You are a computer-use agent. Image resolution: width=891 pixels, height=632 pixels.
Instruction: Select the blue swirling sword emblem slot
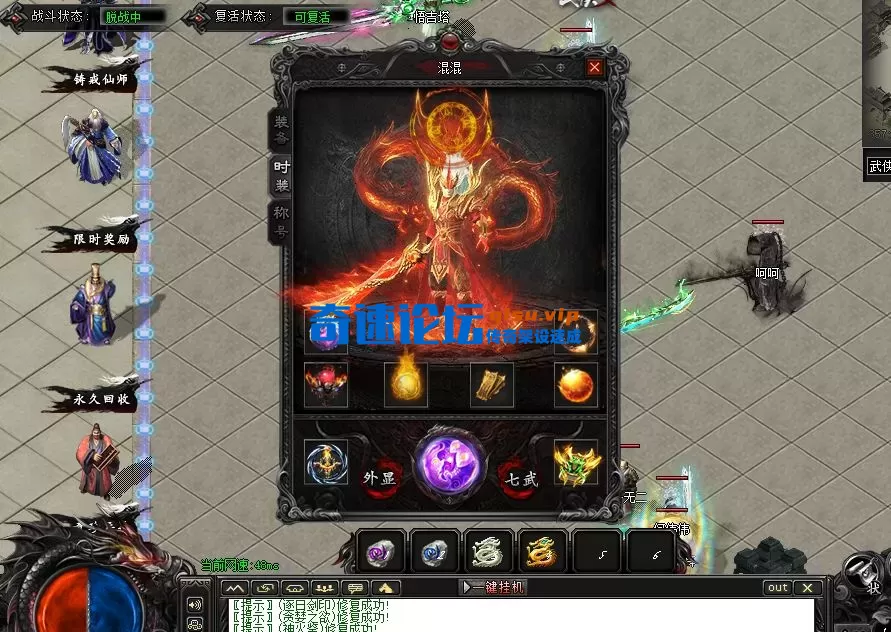(326, 462)
